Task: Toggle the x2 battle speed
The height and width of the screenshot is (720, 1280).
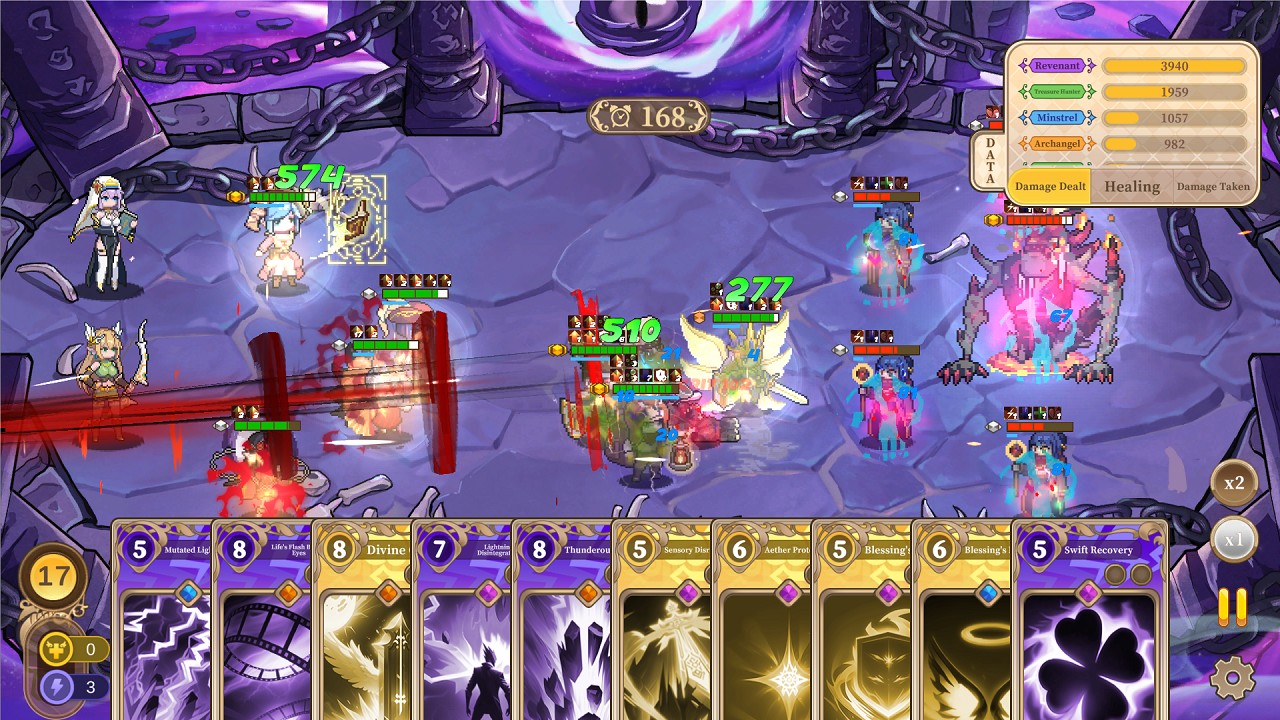Action: (x=1235, y=483)
